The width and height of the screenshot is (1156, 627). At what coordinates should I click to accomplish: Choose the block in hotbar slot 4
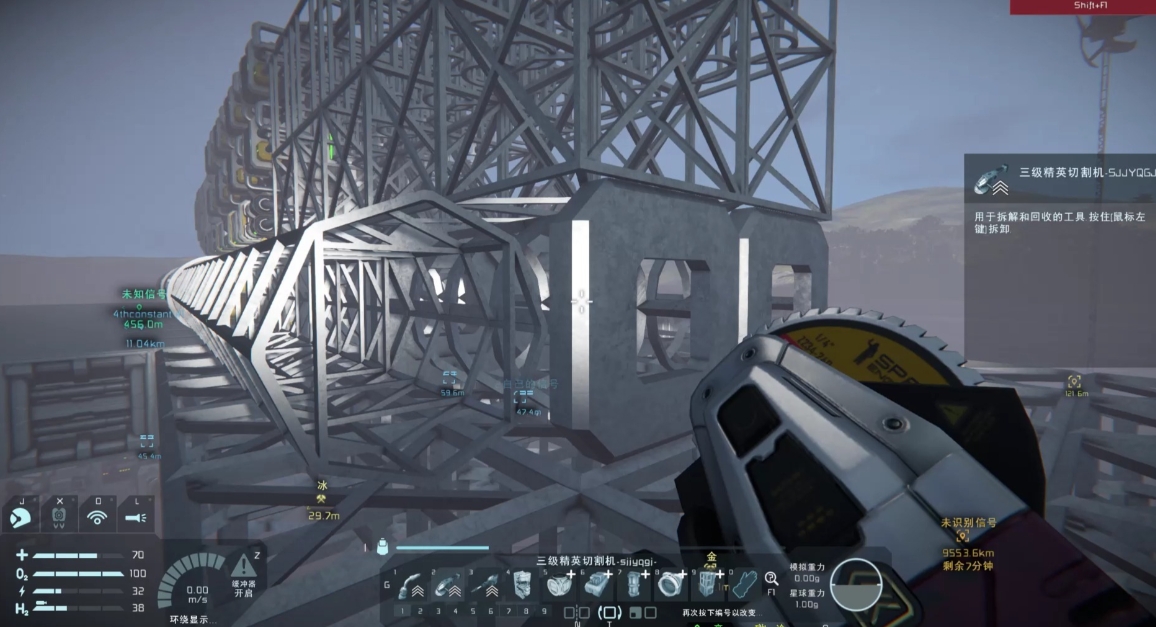522,584
